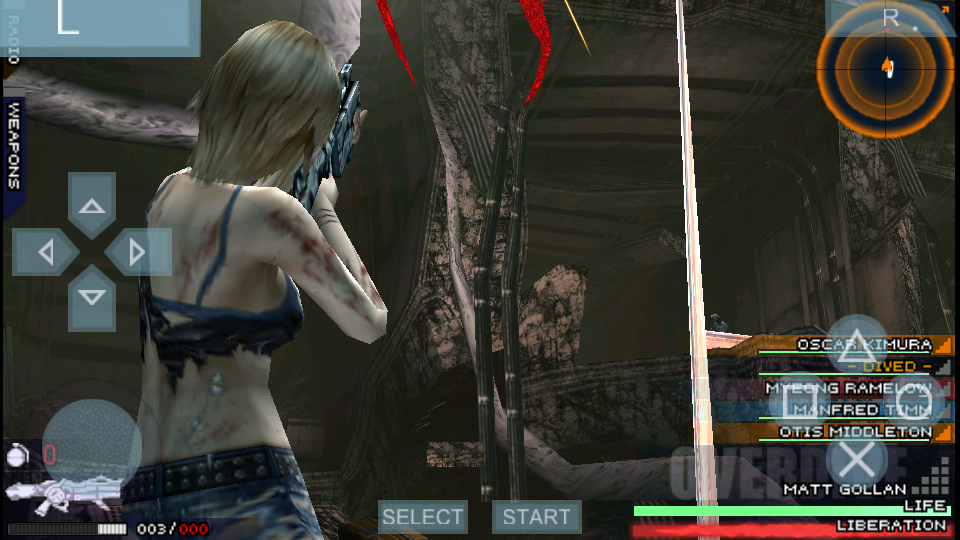Tap the triangle face button

[x=856, y=347]
